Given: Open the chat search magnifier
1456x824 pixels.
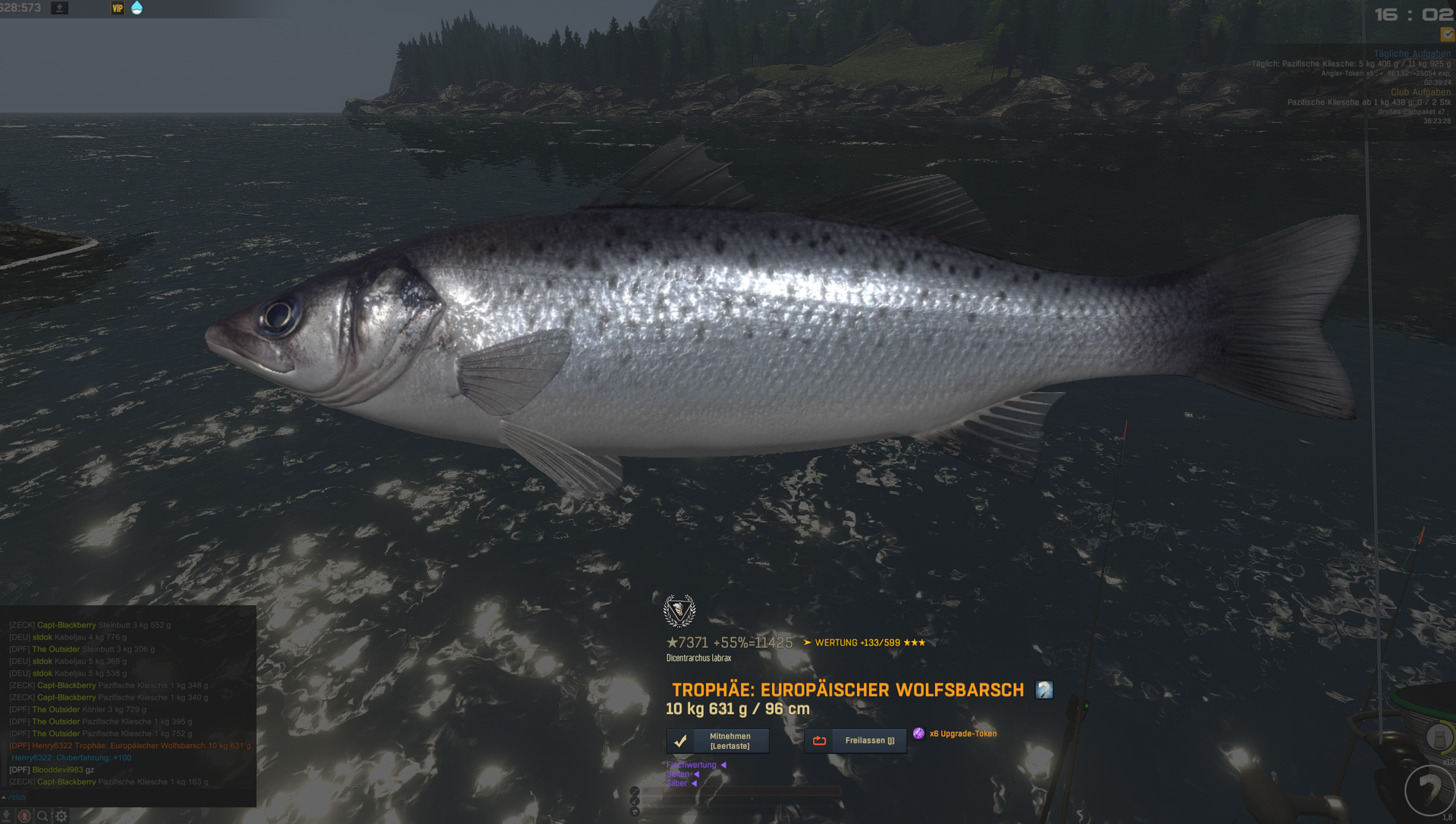Looking at the screenshot, I should [x=42, y=816].
